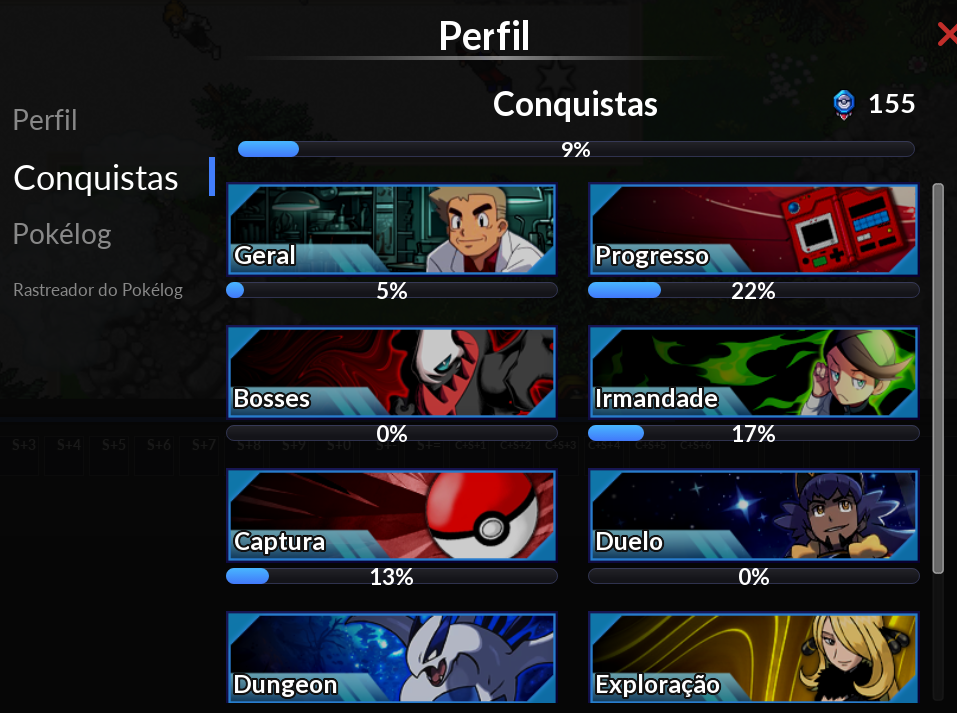
Task: Open the Captura achievements category
Action: (391, 515)
